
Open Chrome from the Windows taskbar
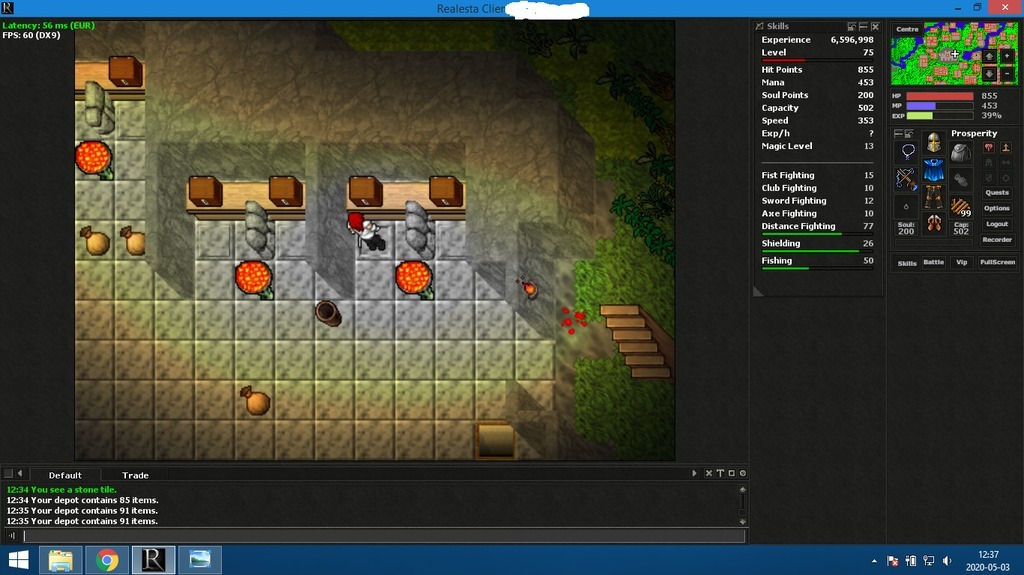(107, 560)
